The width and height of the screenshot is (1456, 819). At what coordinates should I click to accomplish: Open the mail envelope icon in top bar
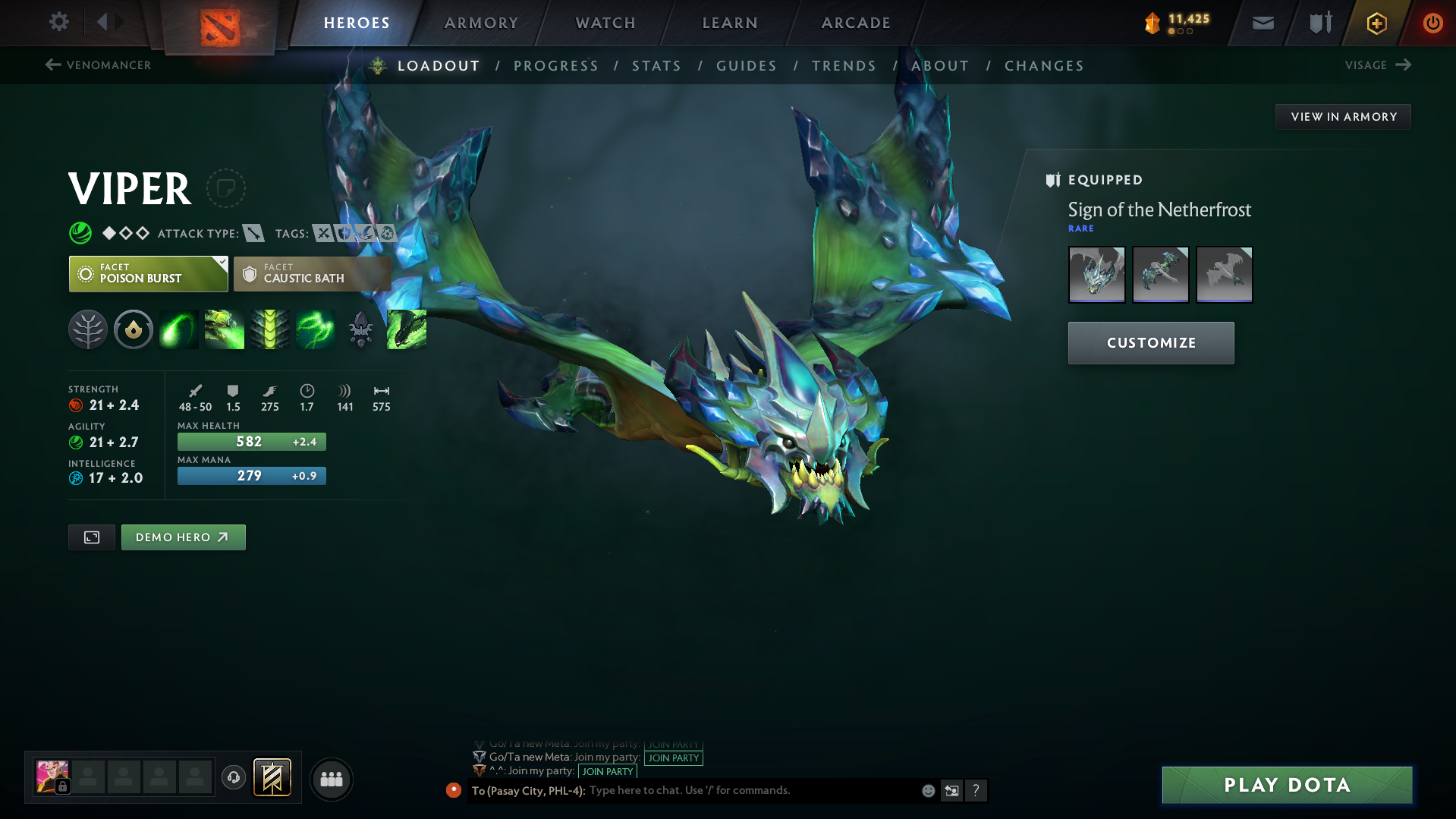pos(1262,22)
